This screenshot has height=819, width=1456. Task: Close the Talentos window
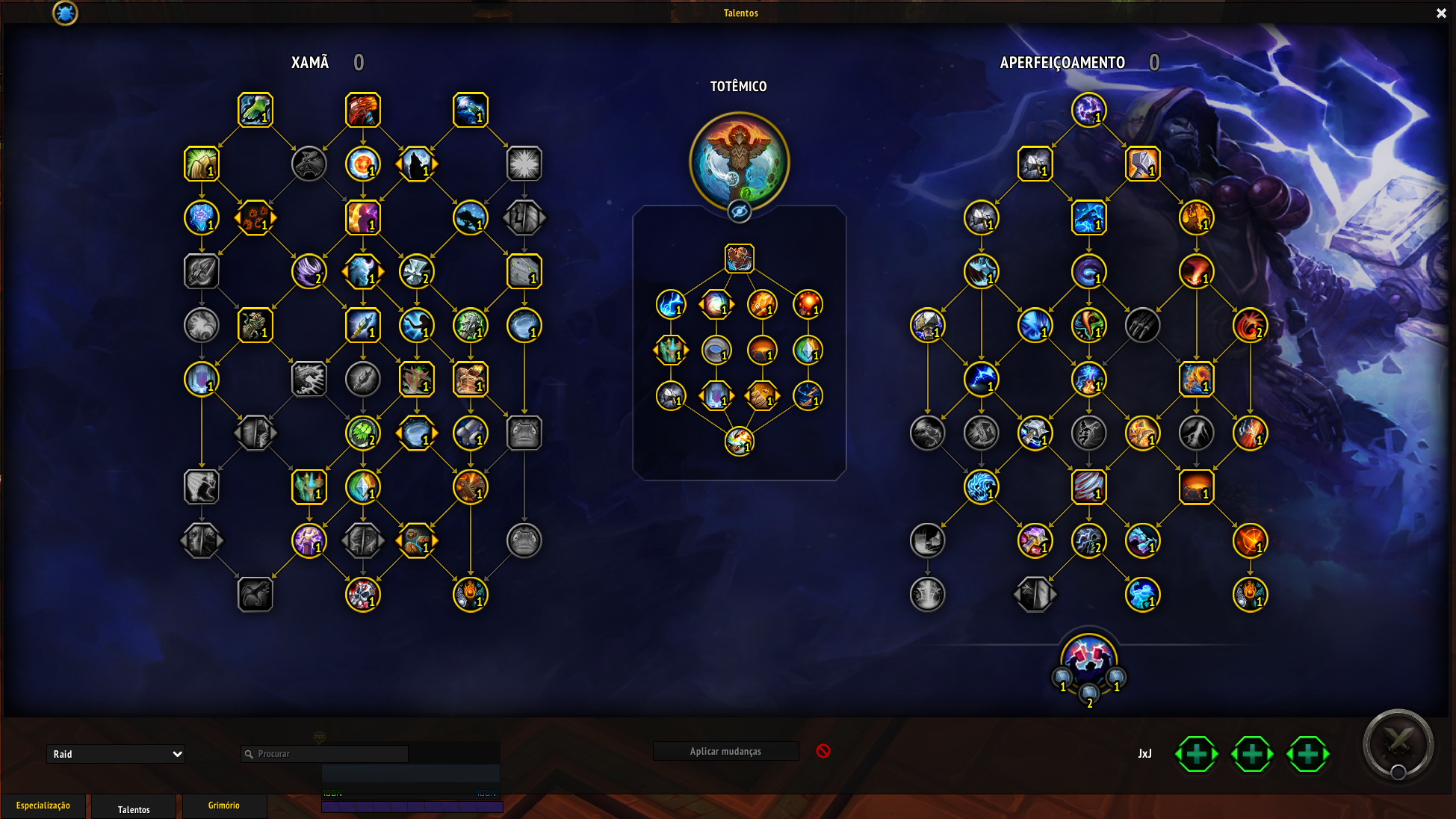point(1441,13)
